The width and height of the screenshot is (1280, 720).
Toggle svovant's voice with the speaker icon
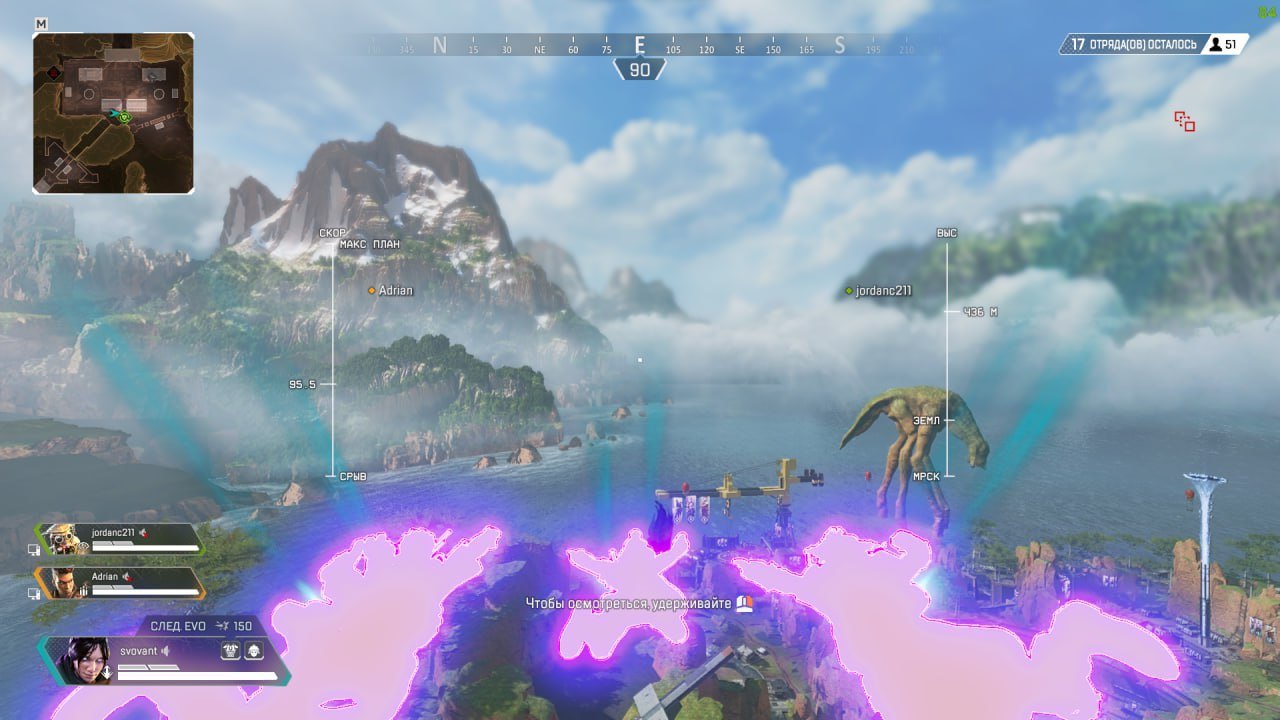click(165, 651)
